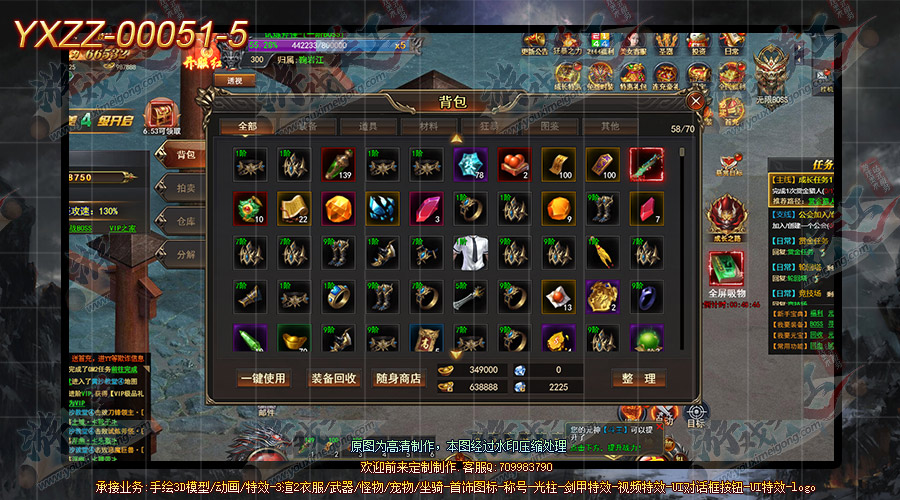Select the 分解 side tab
This screenshot has width=900, height=500.
185,254
